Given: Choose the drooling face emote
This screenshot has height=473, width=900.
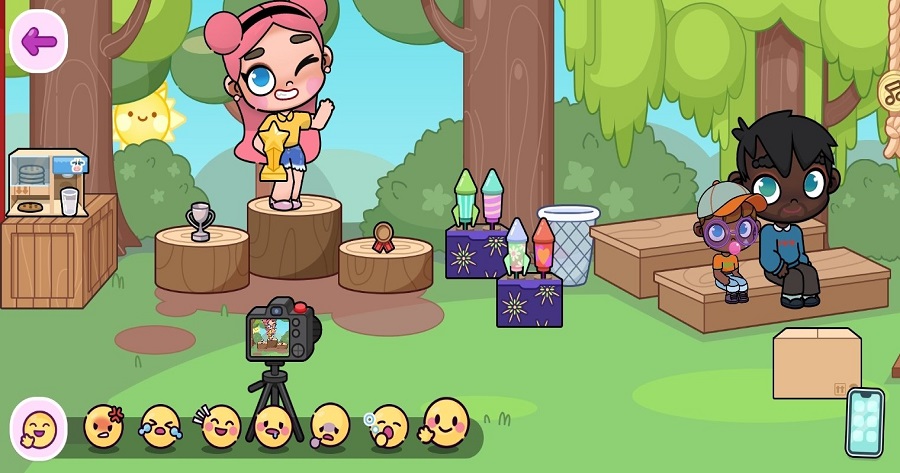Looking at the screenshot, I should pyautogui.click(x=274, y=427).
